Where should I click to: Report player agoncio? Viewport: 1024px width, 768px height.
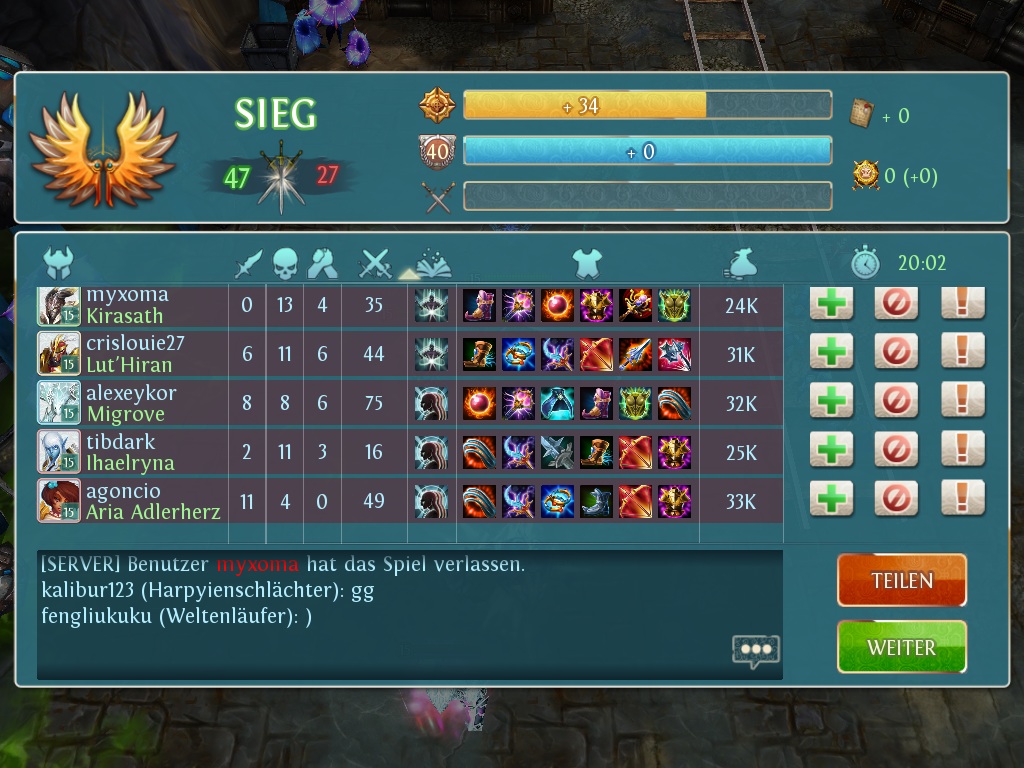pyautogui.click(x=962, y=500)
